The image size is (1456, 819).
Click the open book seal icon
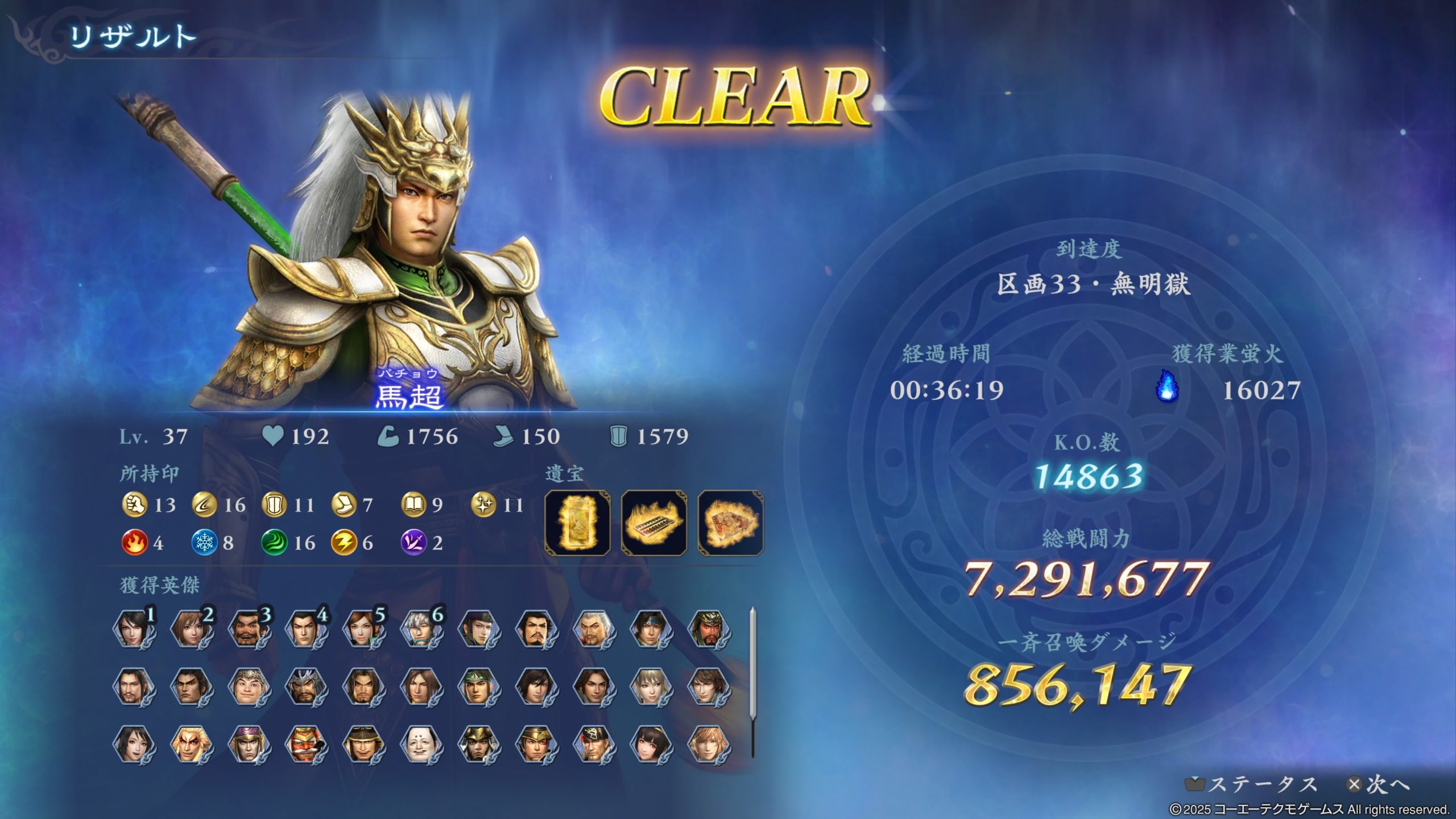[x=413, y=504]
